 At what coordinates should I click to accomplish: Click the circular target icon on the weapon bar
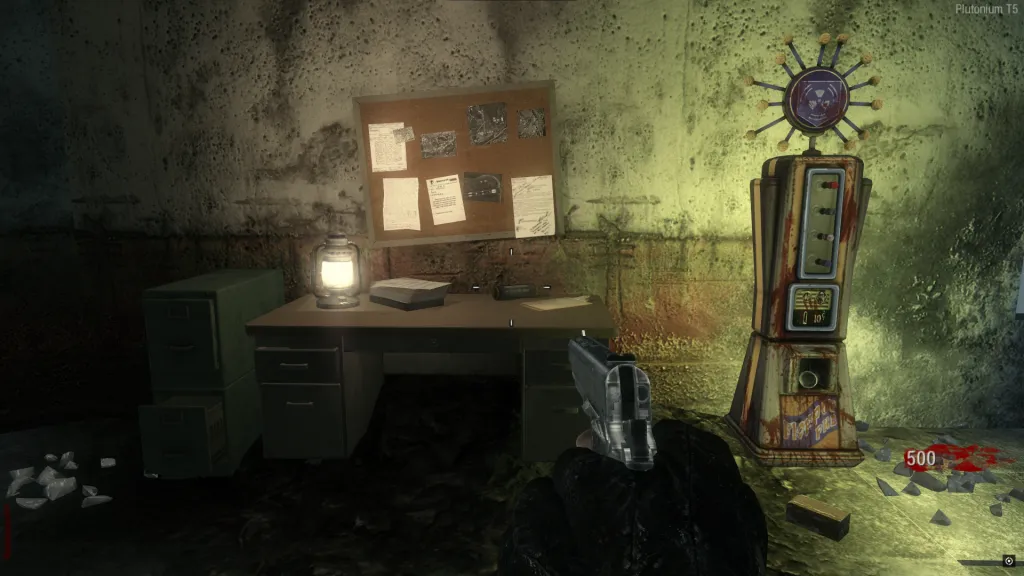(x=1007, y=561)
